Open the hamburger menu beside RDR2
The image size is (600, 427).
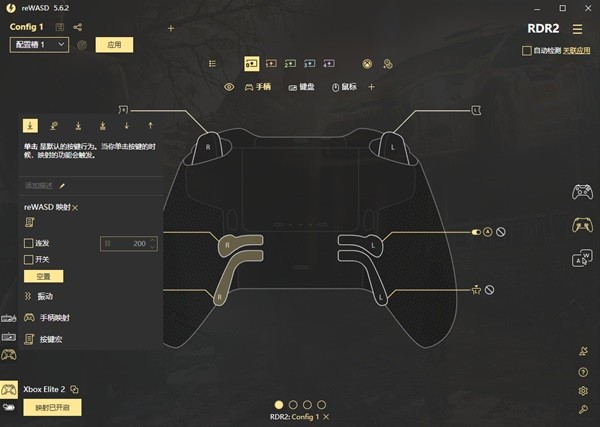point(577,29)
